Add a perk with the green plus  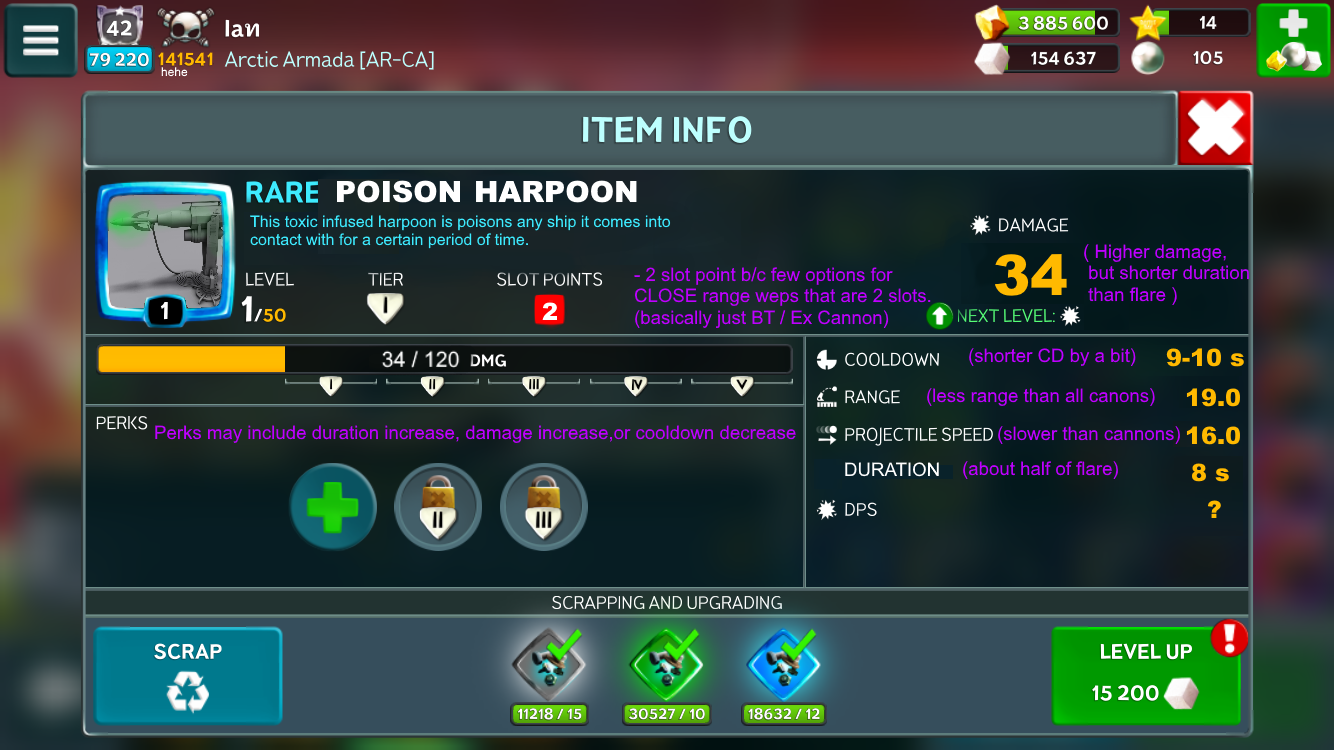point(333,507)
